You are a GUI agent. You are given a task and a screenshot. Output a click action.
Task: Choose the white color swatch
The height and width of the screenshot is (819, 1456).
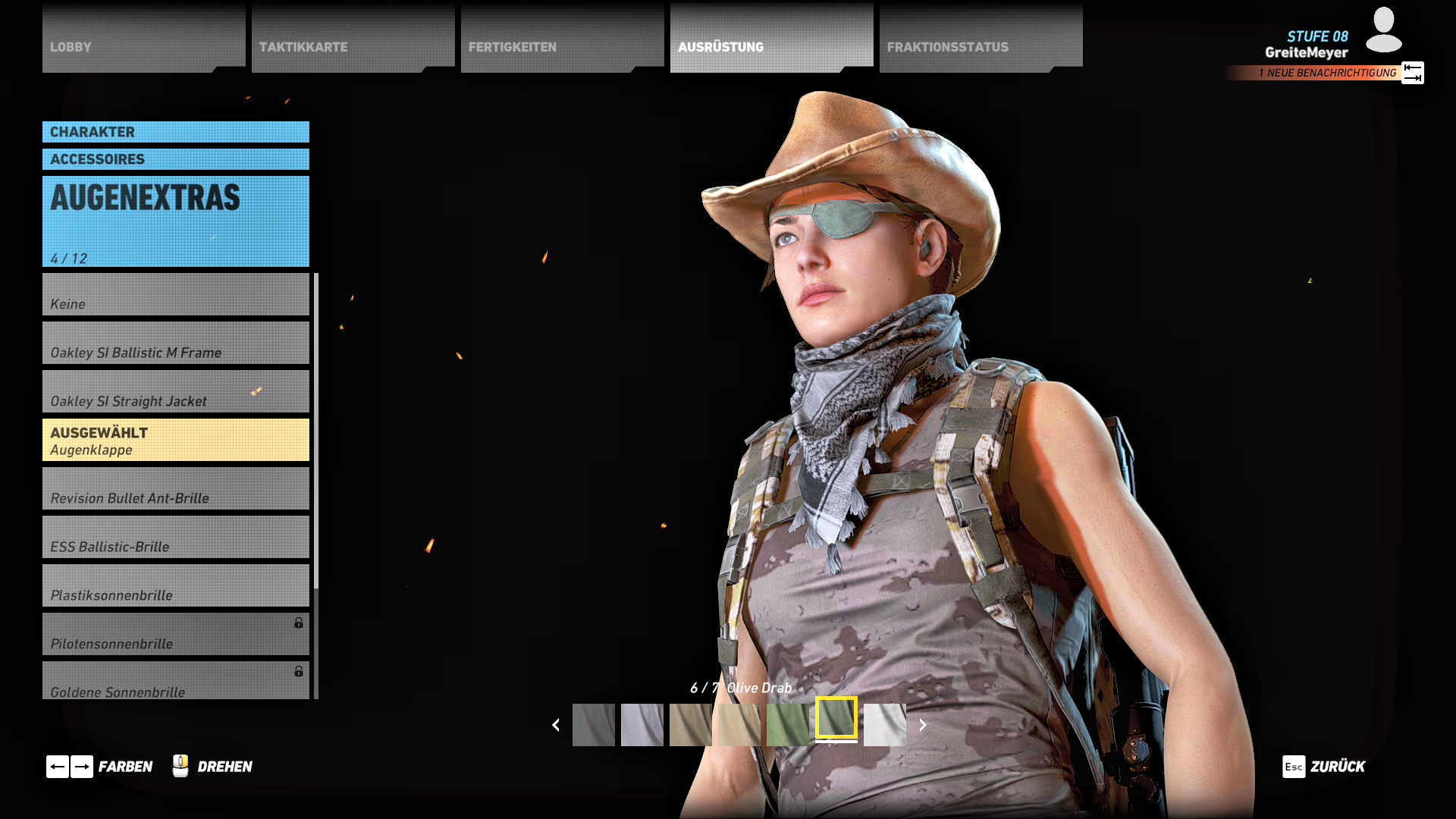[884, 725]
